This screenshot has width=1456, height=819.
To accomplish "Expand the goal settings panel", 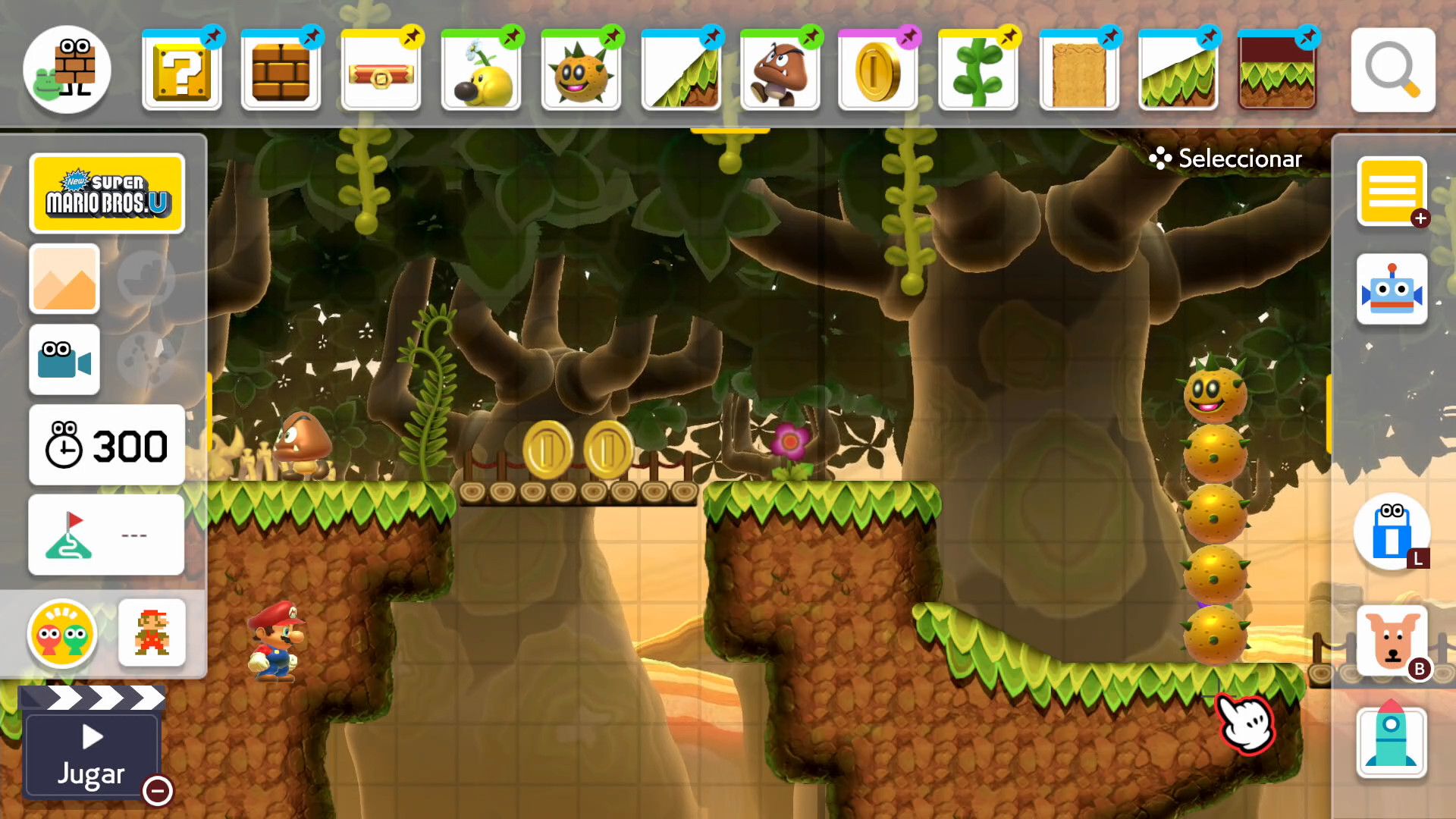I will coord(106,535).
